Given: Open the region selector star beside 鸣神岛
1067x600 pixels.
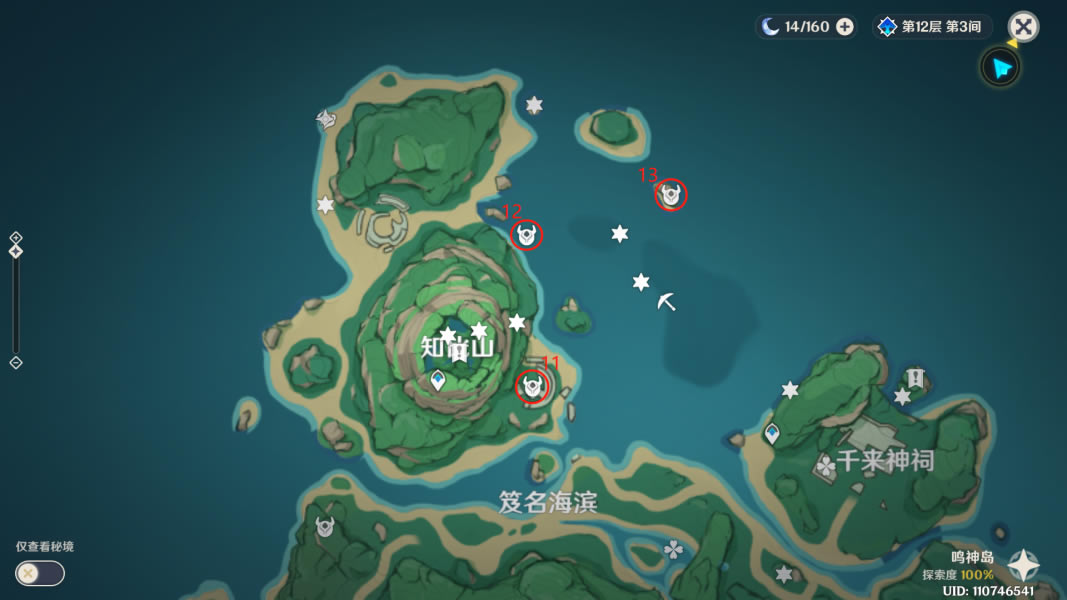Looking at the screenshot, I should (1023, 566).
